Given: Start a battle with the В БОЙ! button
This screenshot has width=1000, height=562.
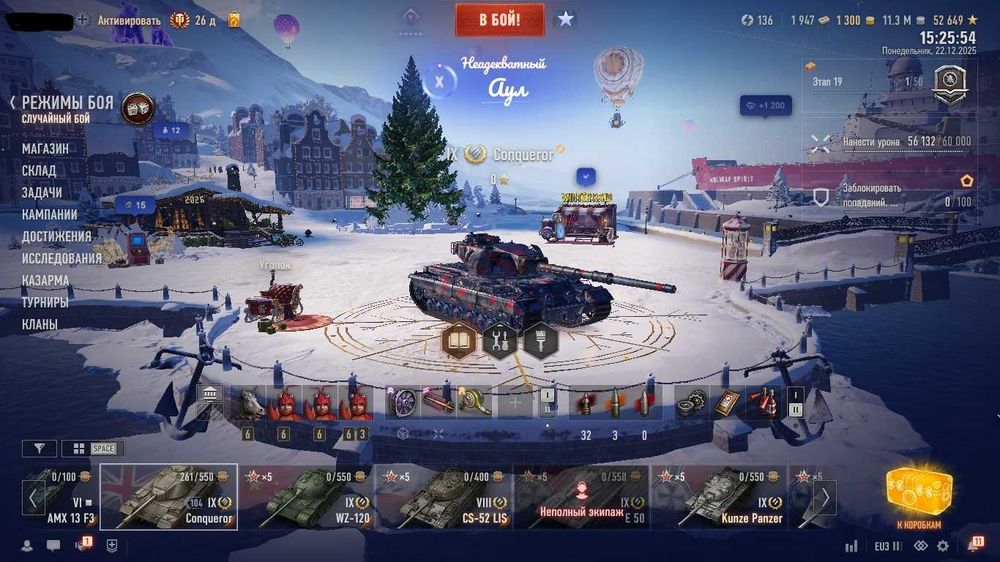Looking at the screenshot, I should coord(499,19).
